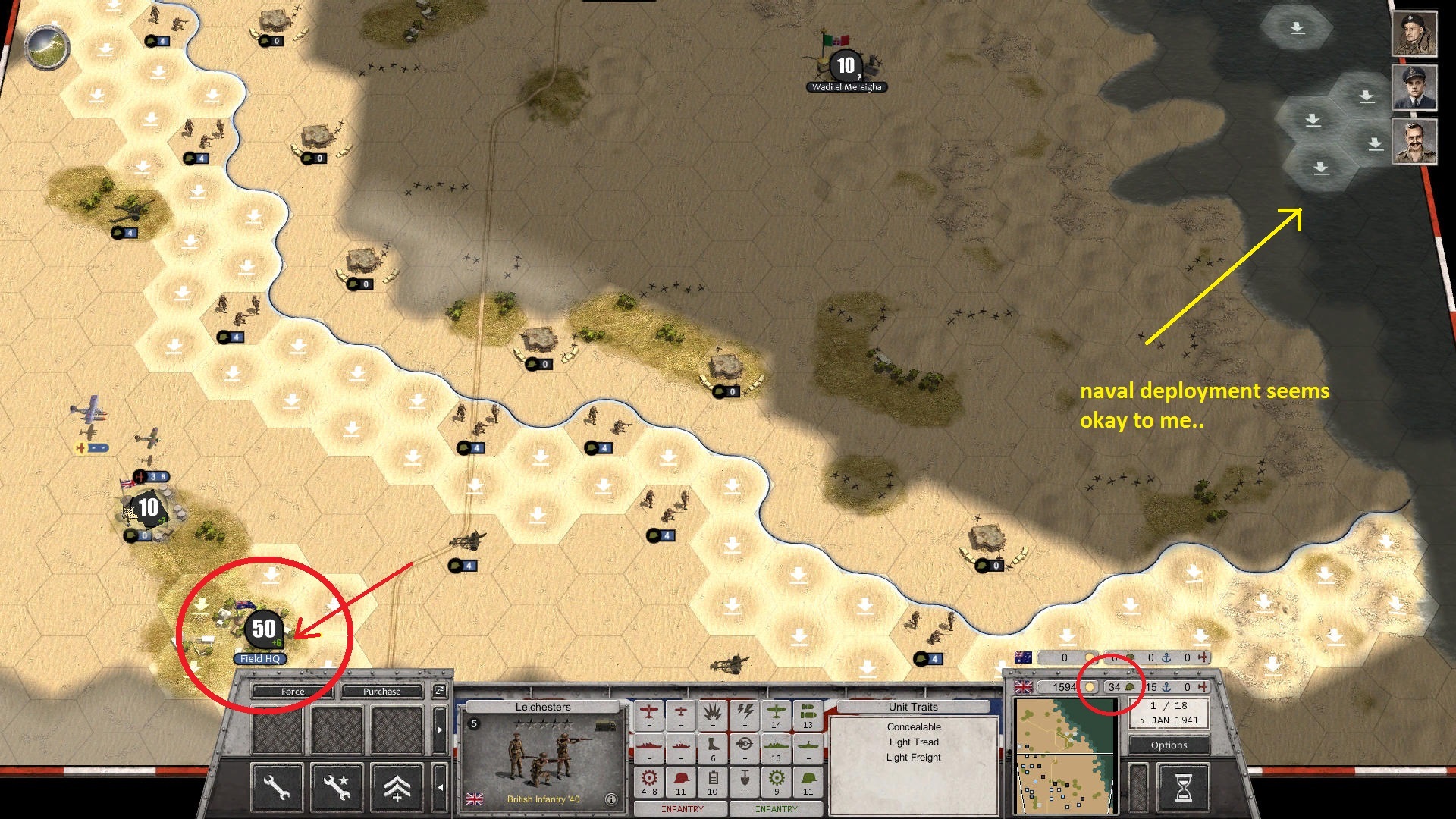Image resolution: width=1456 pixels, height=819 pixels.
Task: Switch to the Force tab
Action: point(291,692)
